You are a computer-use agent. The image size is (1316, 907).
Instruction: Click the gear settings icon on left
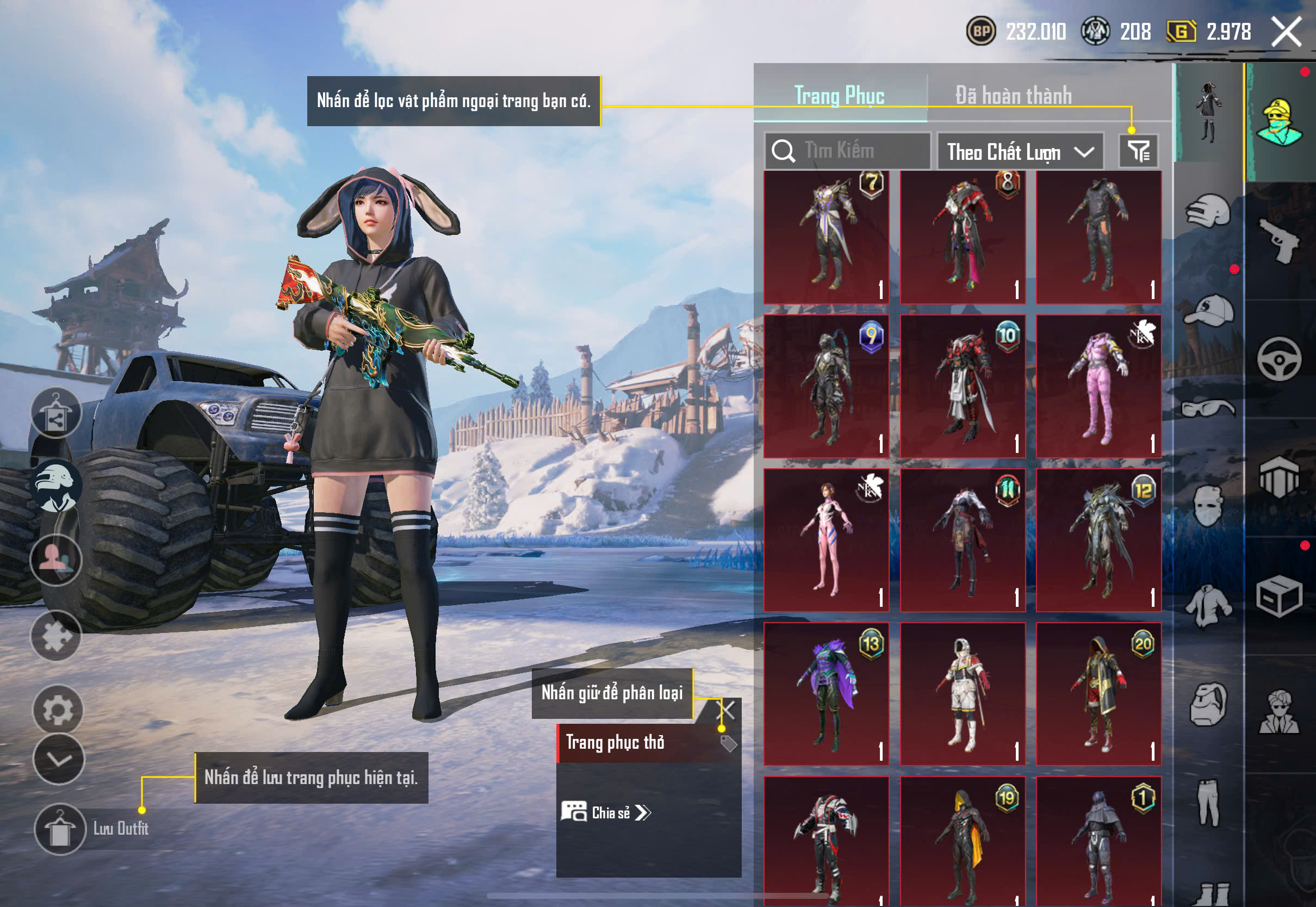(x=58, y=710)
